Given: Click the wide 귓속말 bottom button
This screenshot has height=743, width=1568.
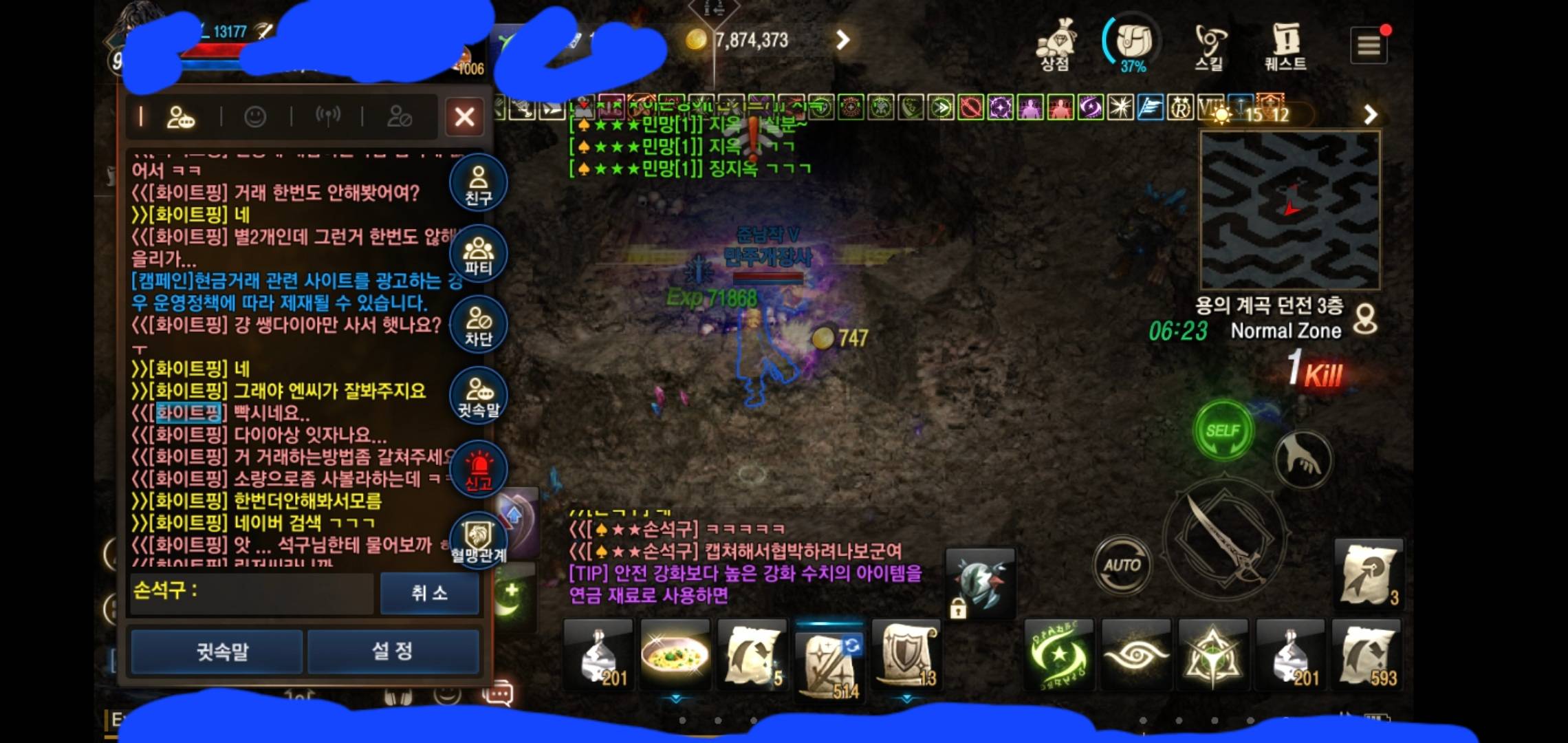Looking at the screenshot, I should (x=217, y=651).
